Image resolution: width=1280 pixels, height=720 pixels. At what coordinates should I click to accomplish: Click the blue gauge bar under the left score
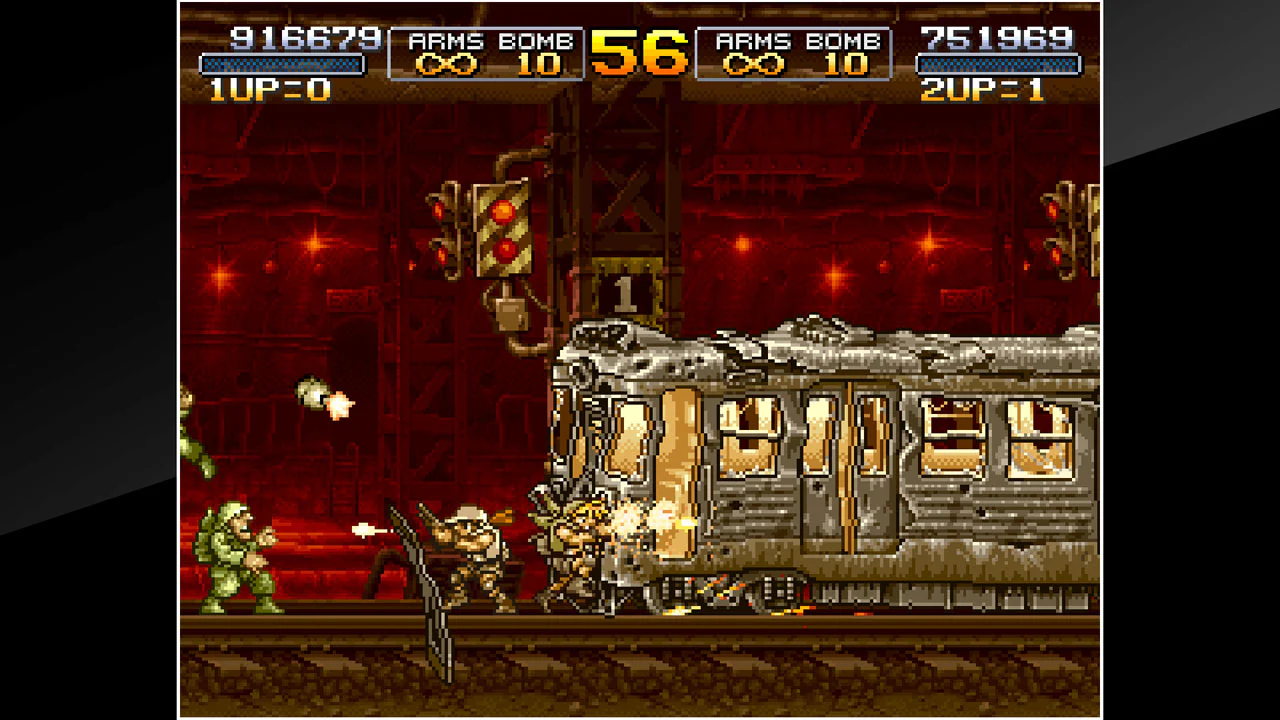pyautogui.click(x=285, y=62)
